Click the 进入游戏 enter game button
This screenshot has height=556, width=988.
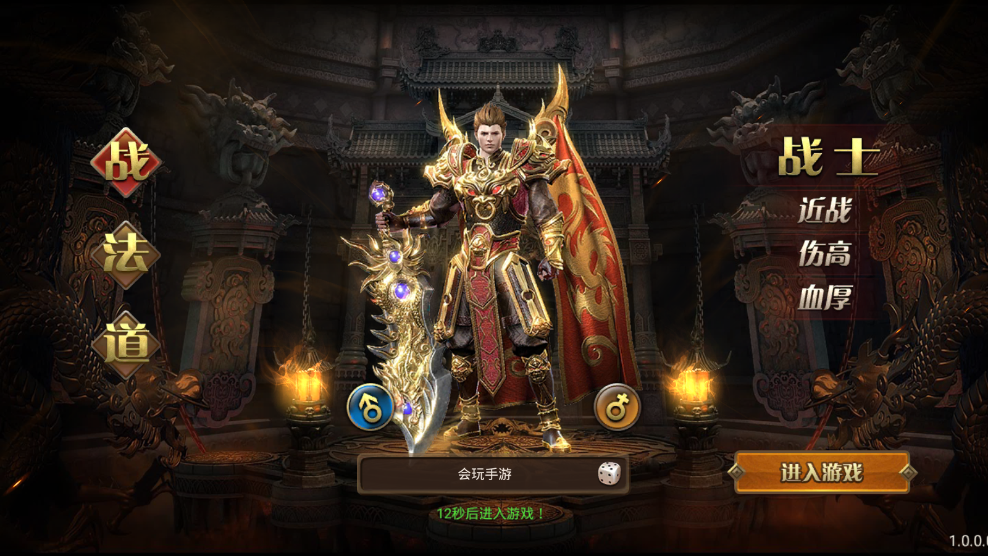(x=822, y=472)
